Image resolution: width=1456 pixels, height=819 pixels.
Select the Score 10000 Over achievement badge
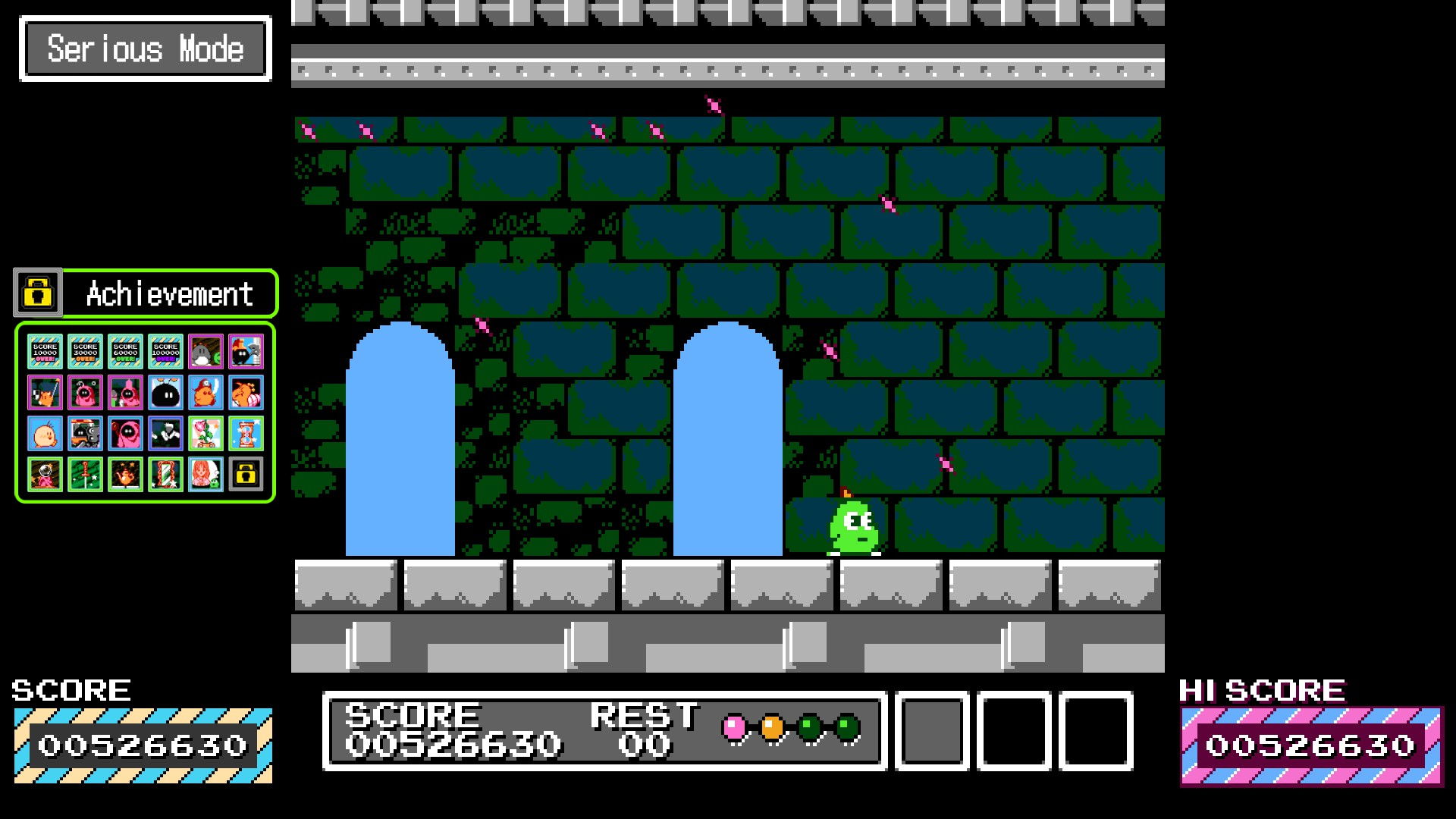pos(45,352)
